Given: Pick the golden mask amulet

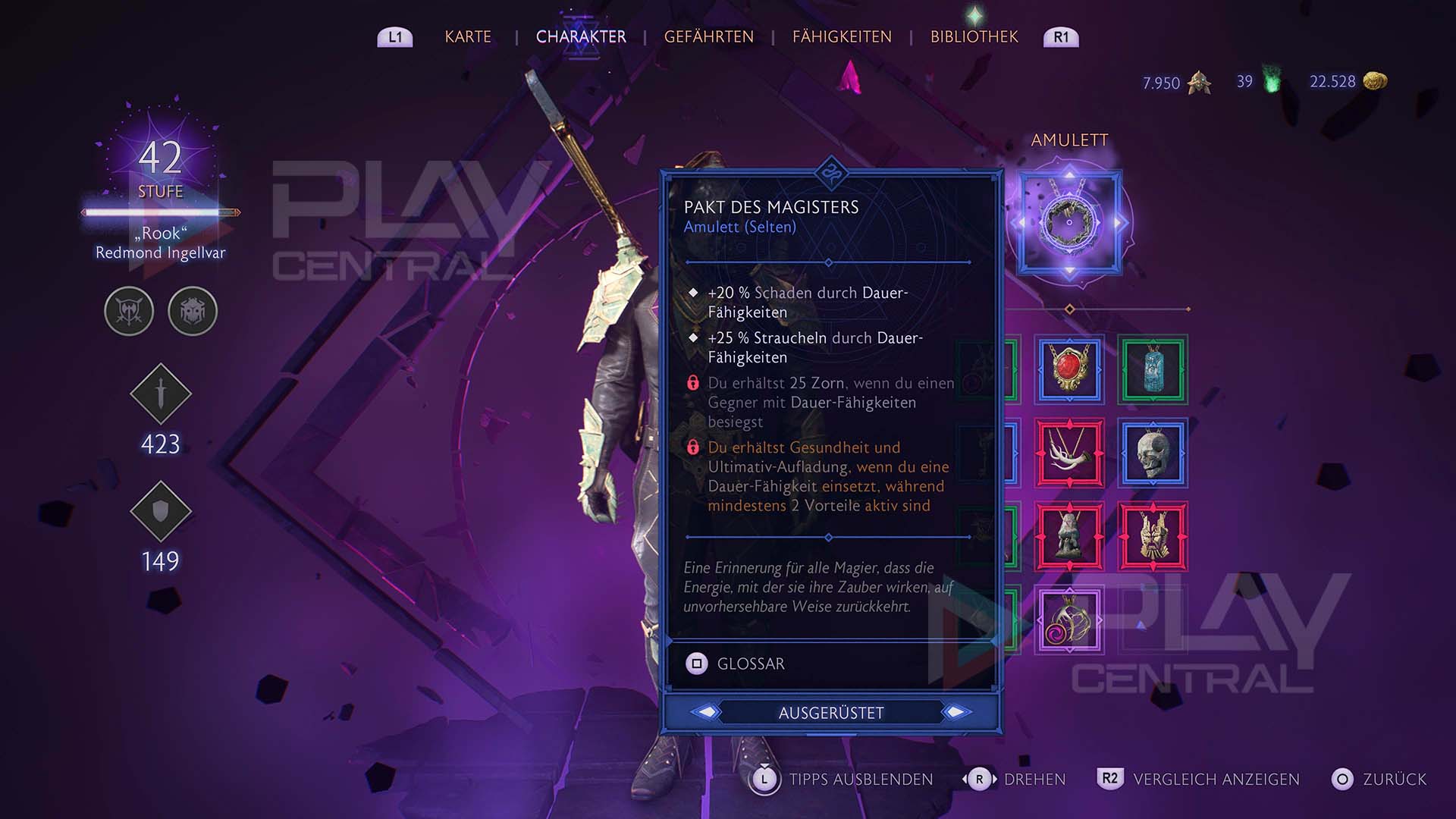Looking at the screenshot, I should click(x=1152, y=536).
